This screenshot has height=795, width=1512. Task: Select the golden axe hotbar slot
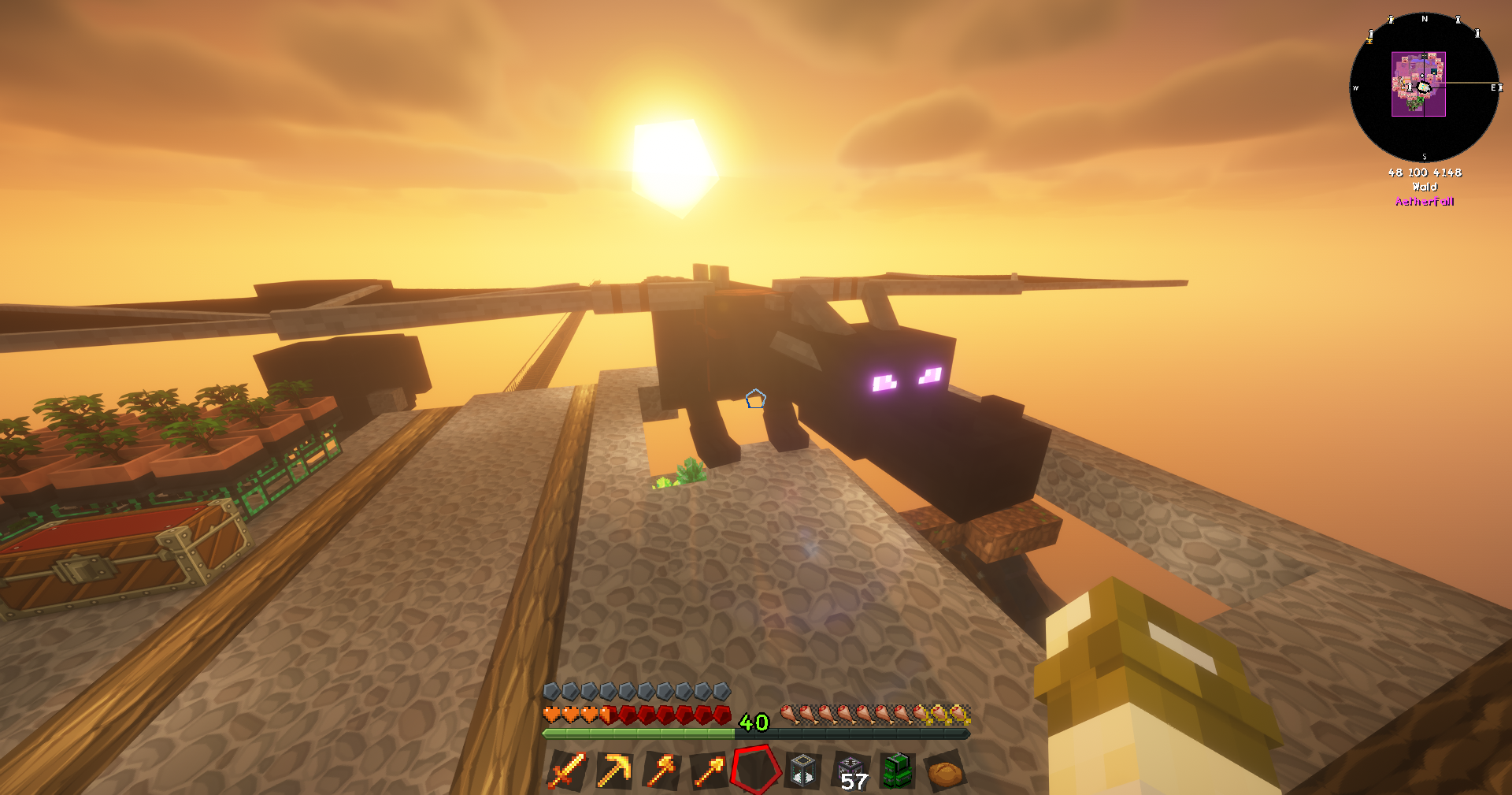point(661,770)
